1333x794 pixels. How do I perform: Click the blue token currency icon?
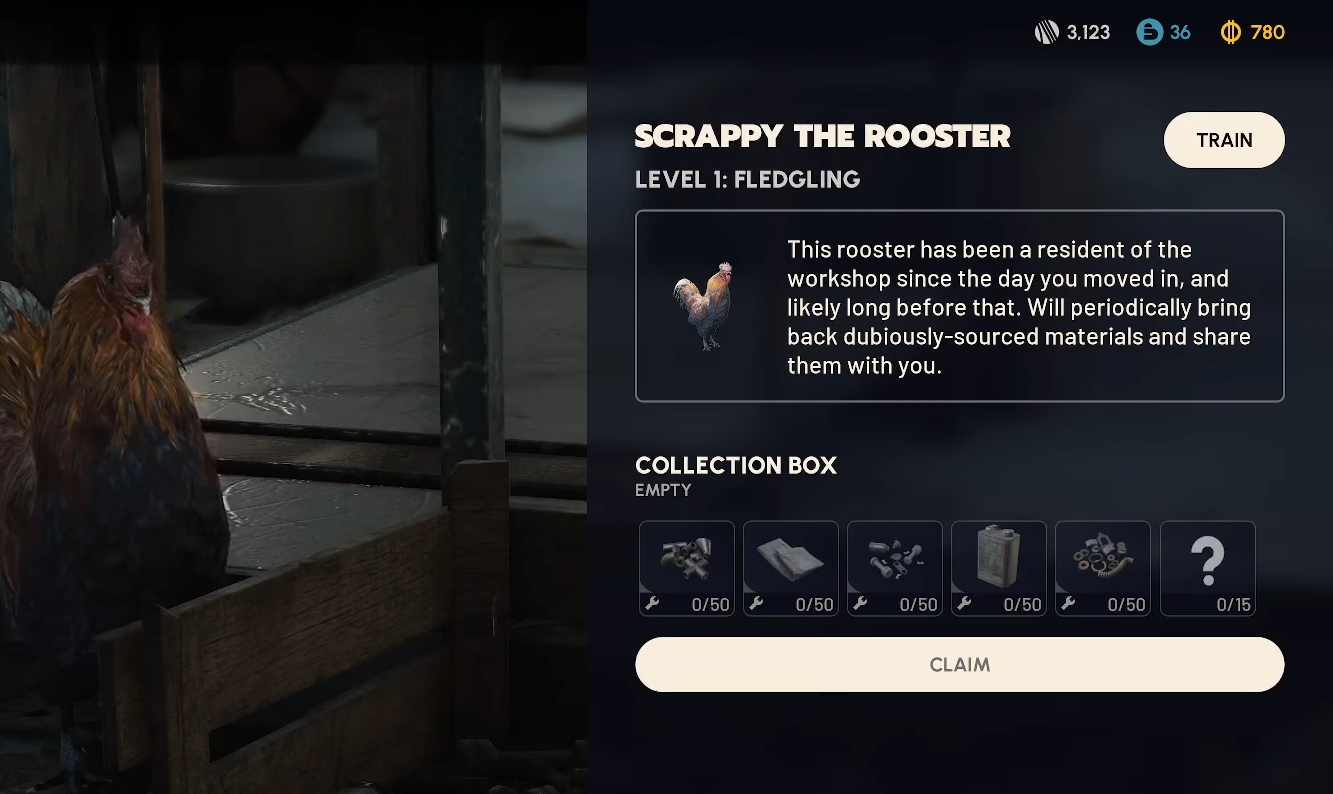(1149, 32)
